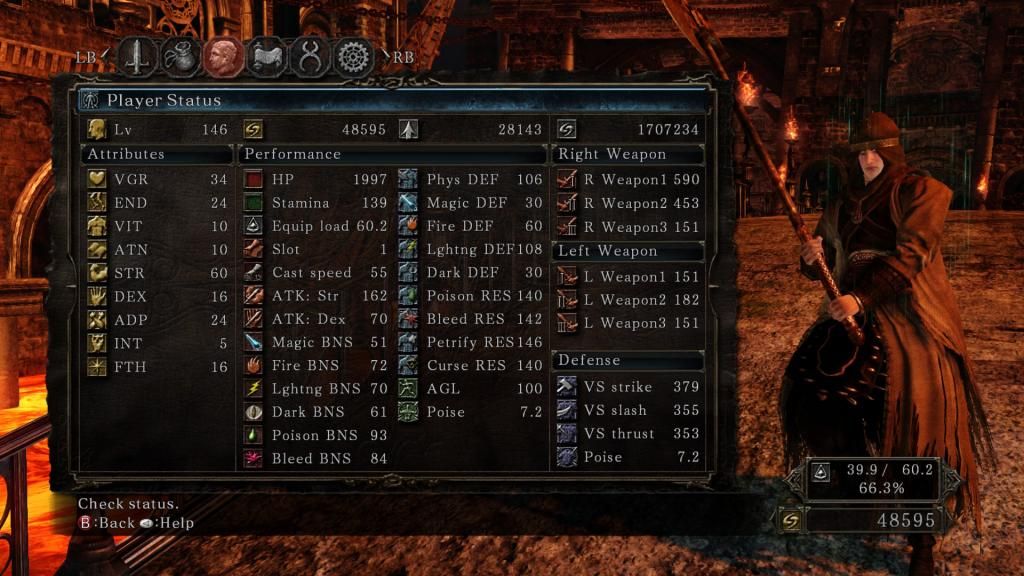Select the Lv level row
Screen dimensions: 1024x576
coord(157,130)
